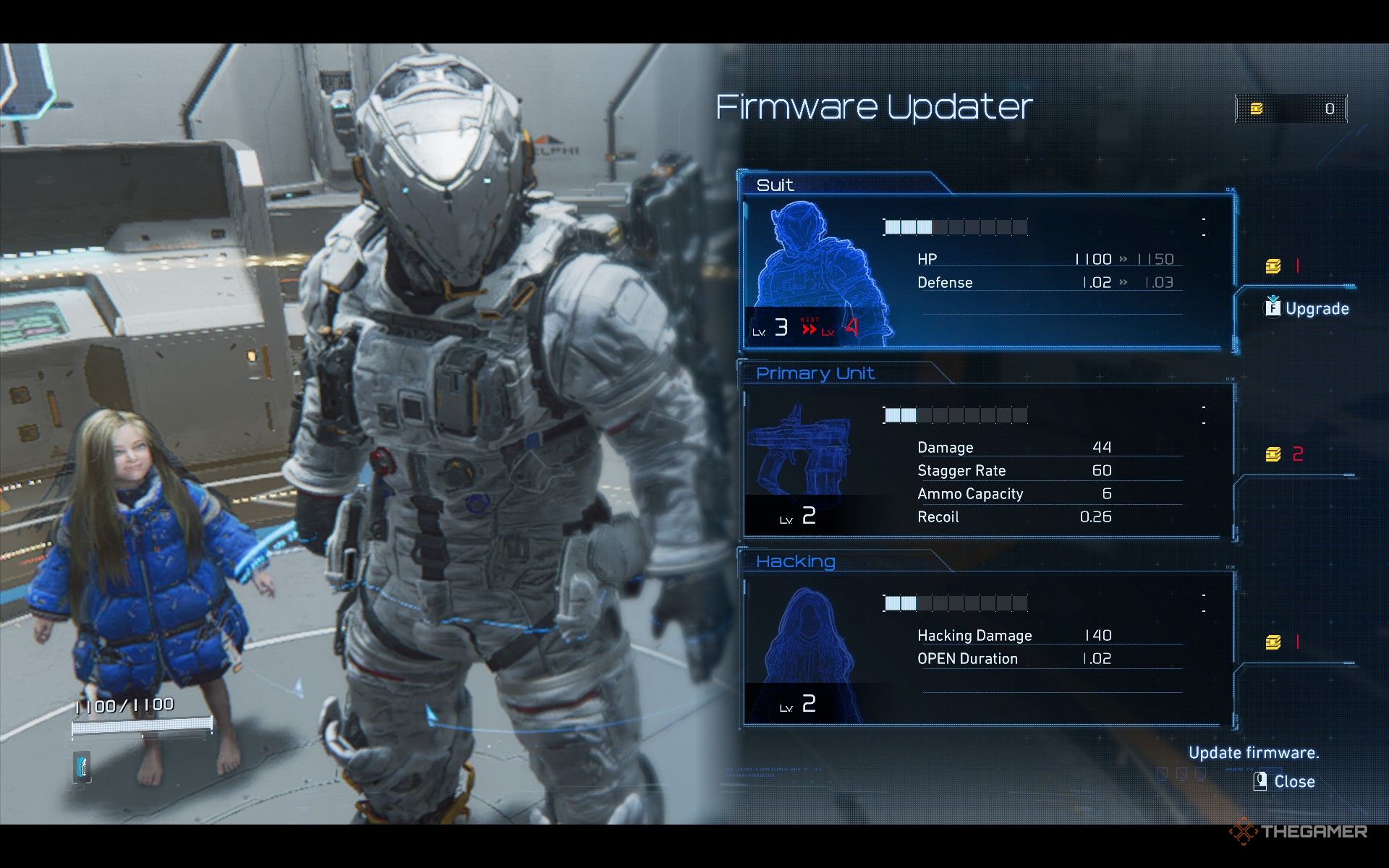Screen dimensions: 1389x868
Task: Choose the Hacking firmware panel
Action: click(x=987, y=649)
